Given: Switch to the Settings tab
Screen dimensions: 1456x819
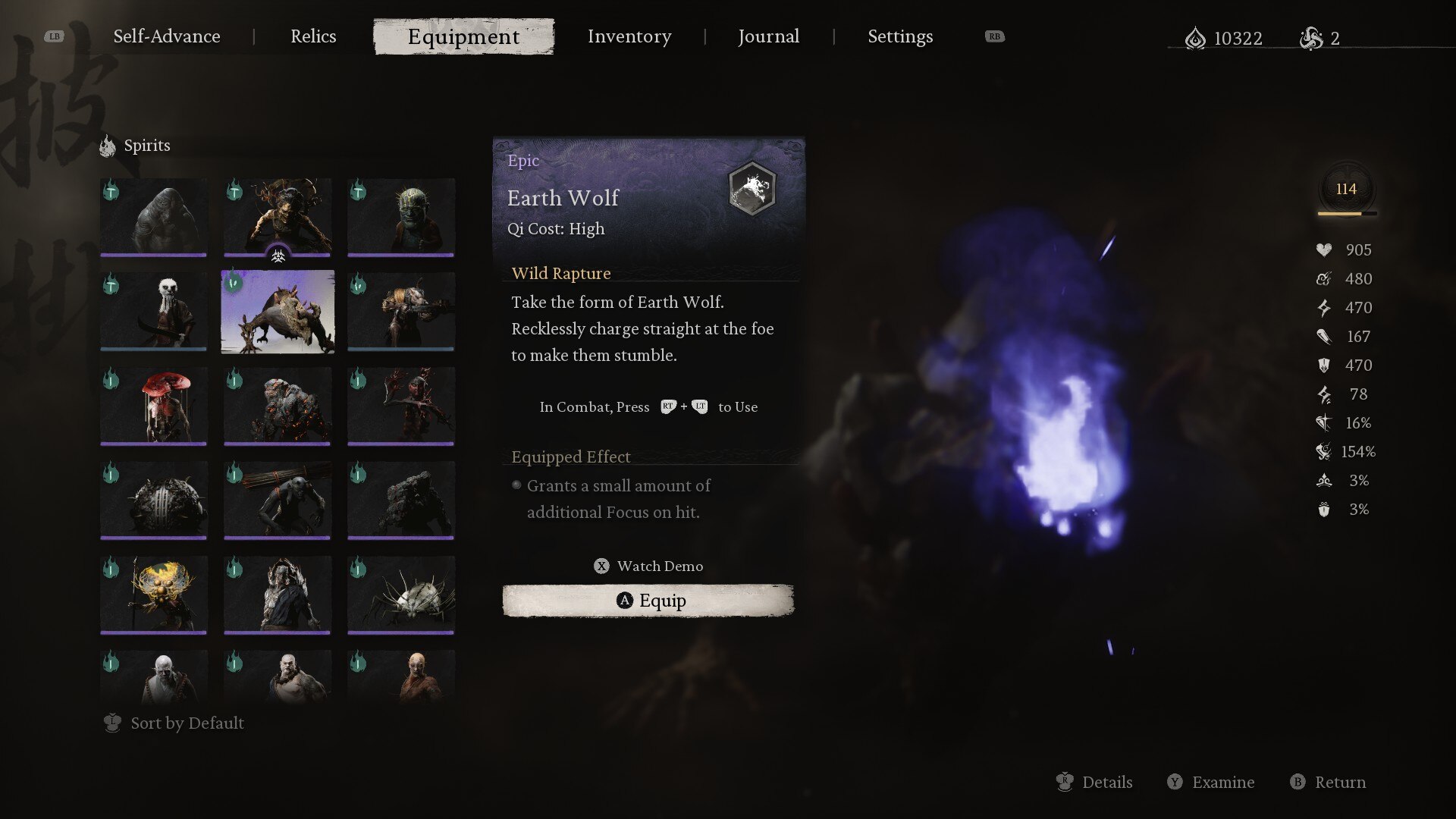Looking at the screenshot, I should point(900,36).
